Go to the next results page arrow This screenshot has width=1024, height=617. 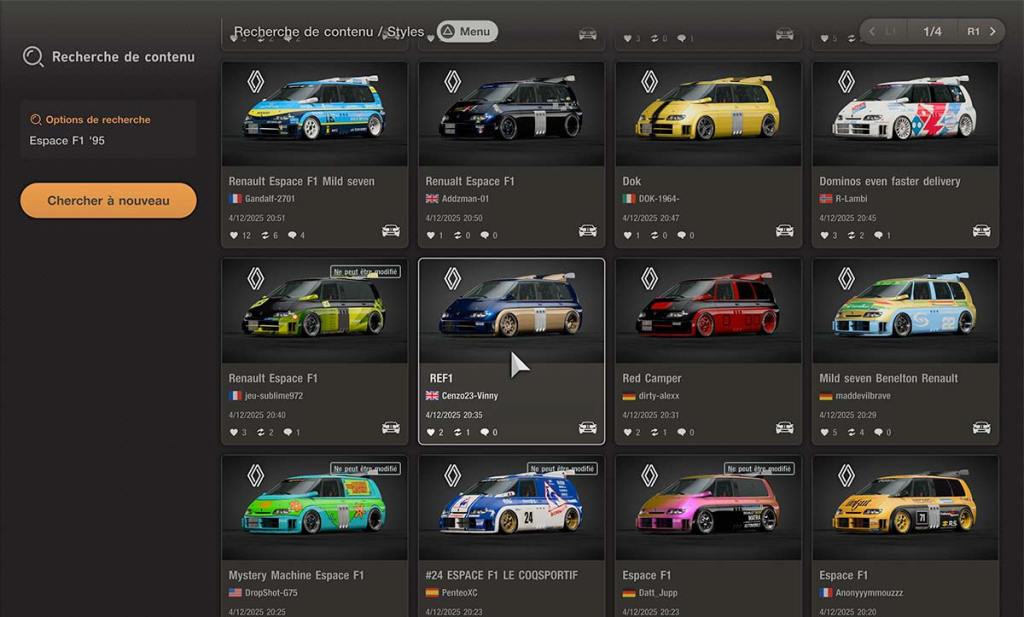[x=992, y=31]
